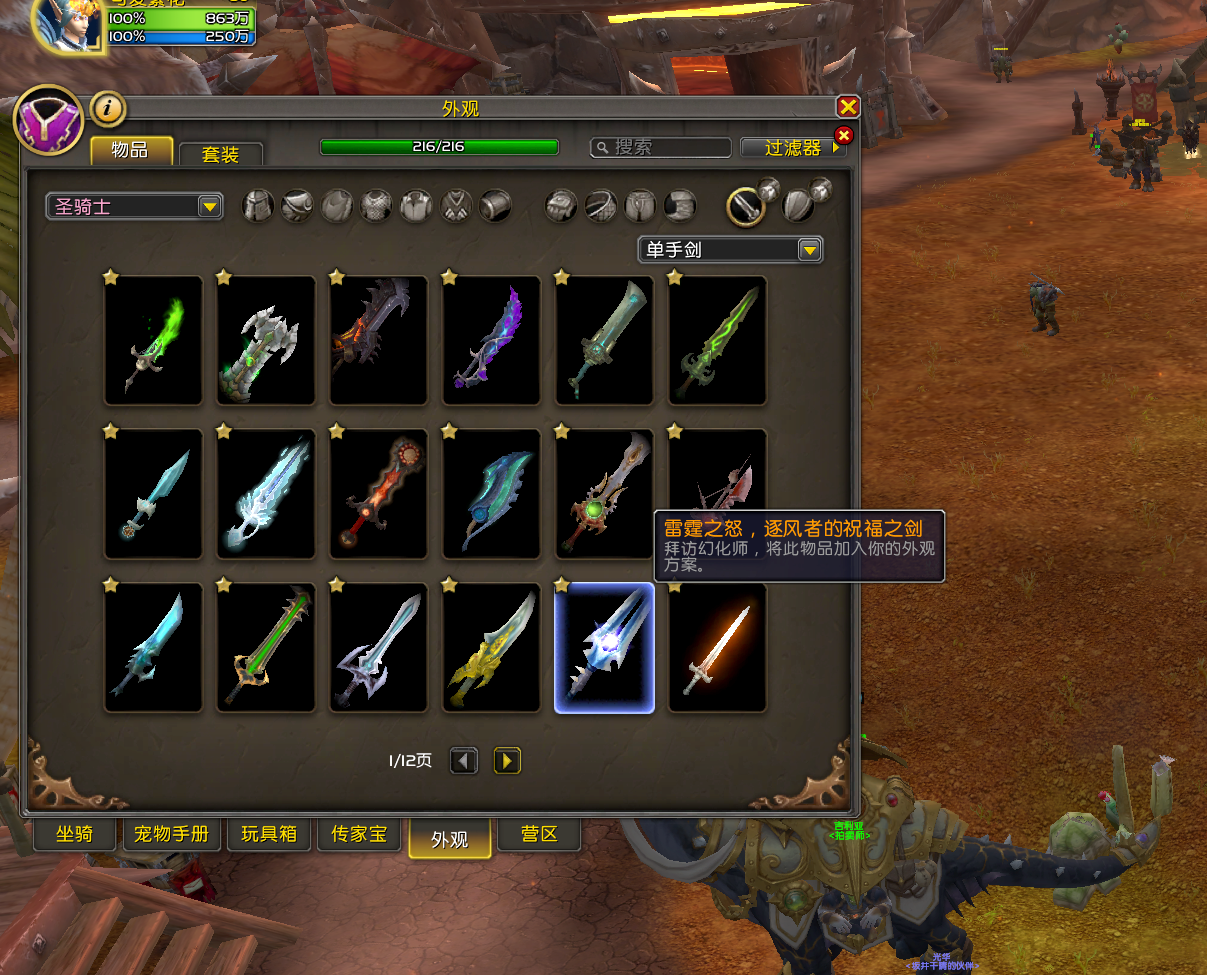
Task: Choose the highlighted Thunderfury sword appearance
Action: coord(604,648)
